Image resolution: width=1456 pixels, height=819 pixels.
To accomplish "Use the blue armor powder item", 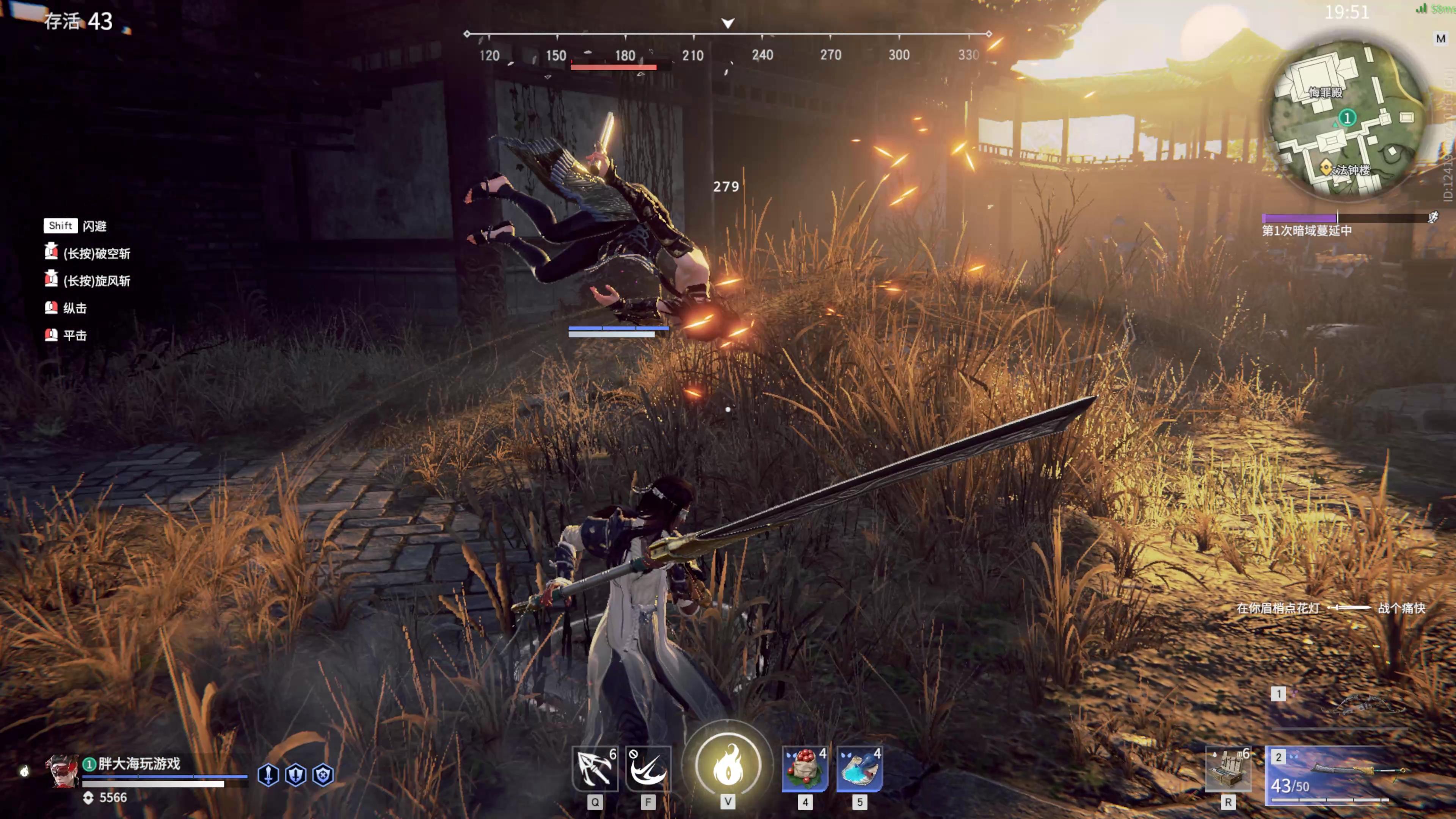I will [x=859, y=769].
